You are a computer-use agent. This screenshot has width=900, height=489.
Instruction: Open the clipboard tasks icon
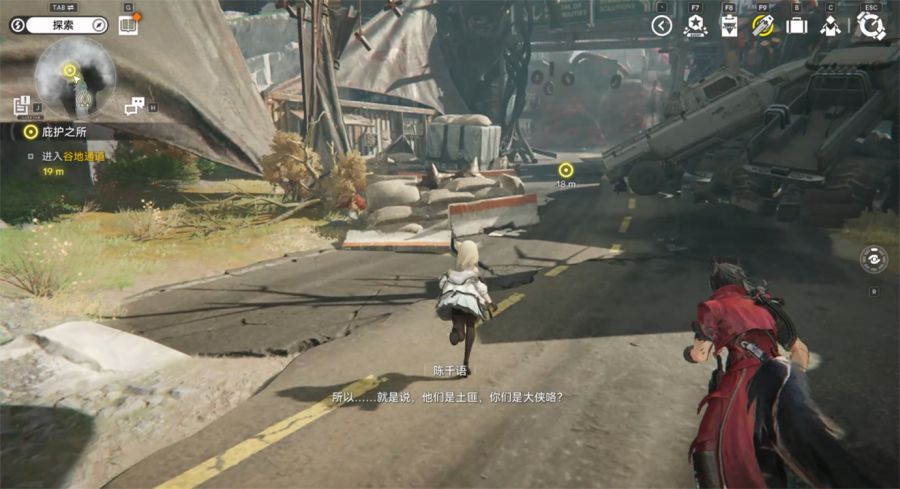729,26
